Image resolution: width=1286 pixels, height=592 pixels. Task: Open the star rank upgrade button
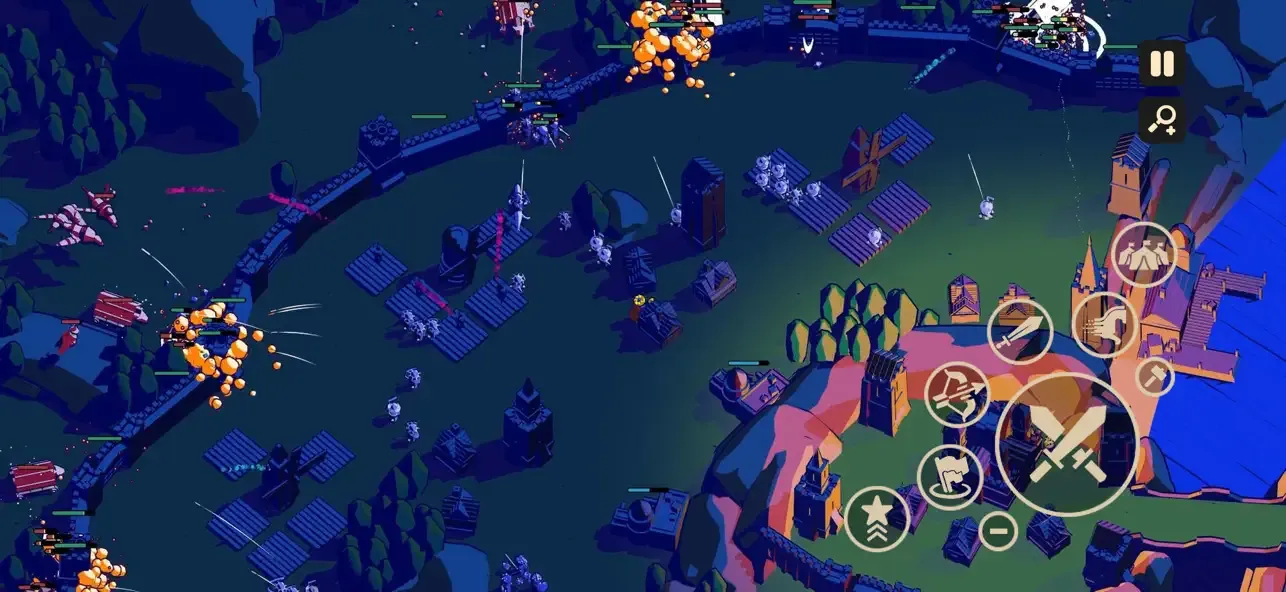(877, 518)
